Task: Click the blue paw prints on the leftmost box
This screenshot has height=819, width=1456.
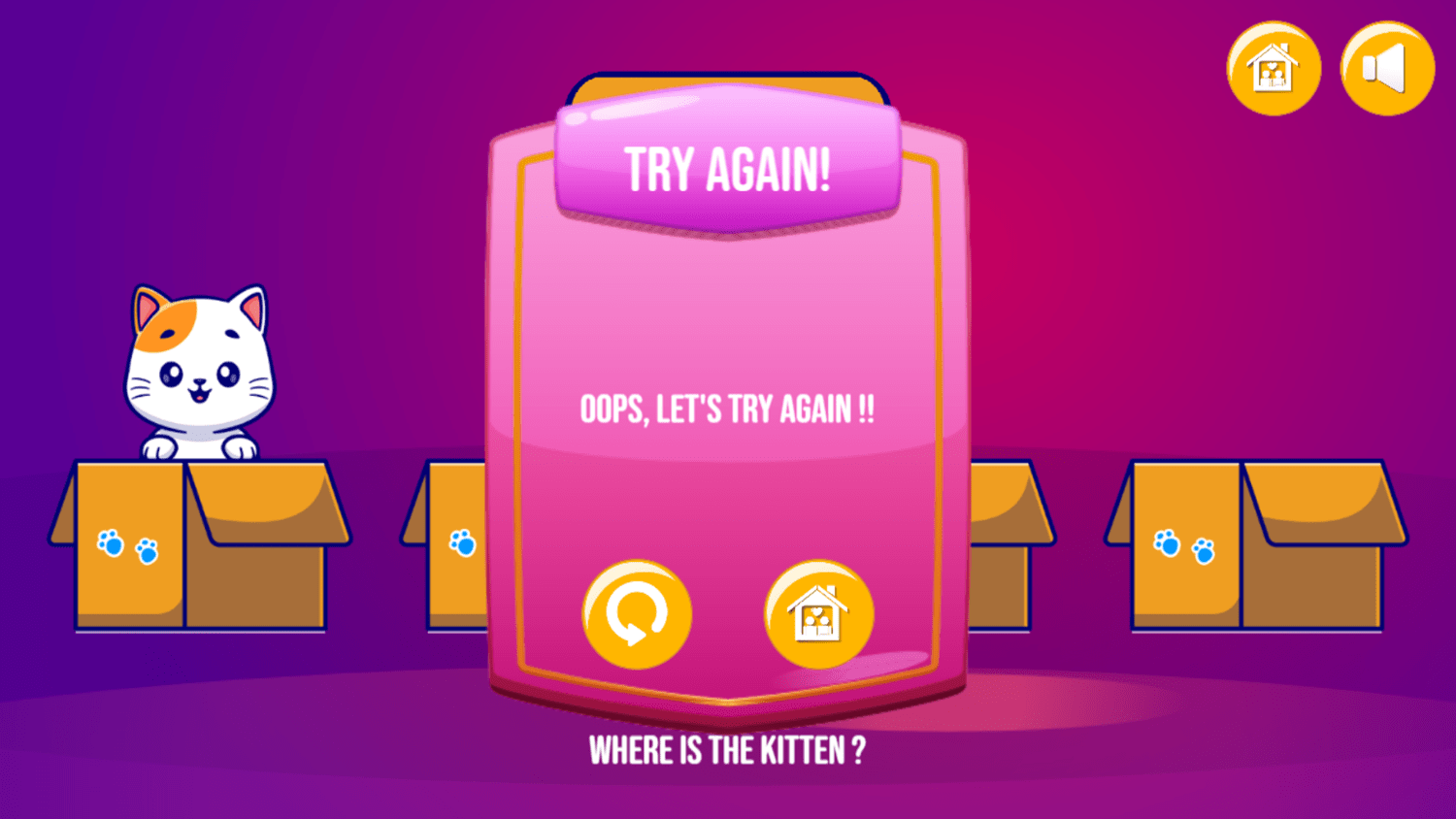Action: pyautogui.click(x=125, y=546)
